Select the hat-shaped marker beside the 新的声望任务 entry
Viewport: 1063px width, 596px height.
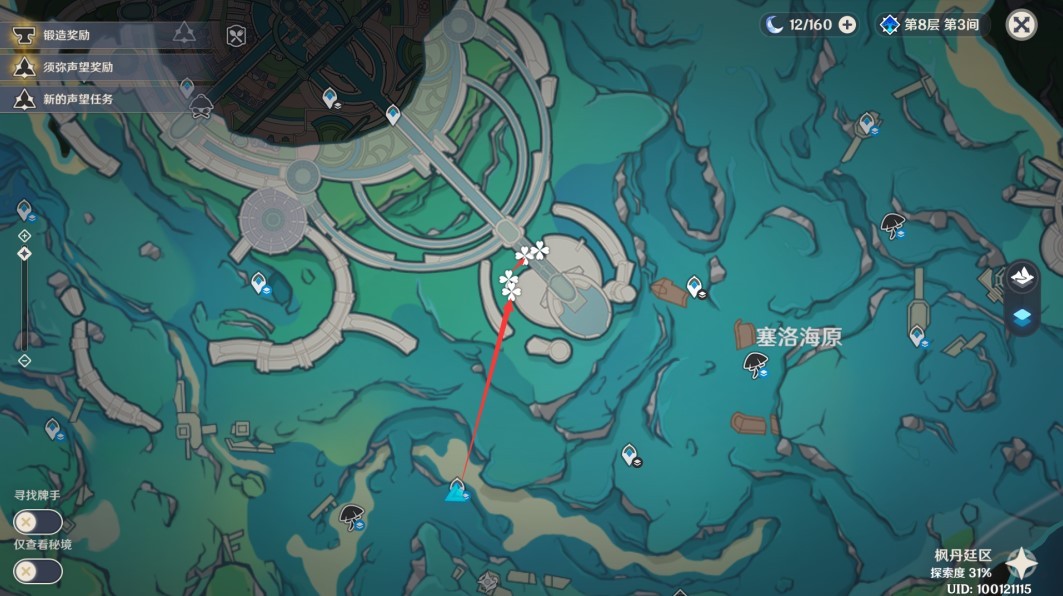coord(201,104)
